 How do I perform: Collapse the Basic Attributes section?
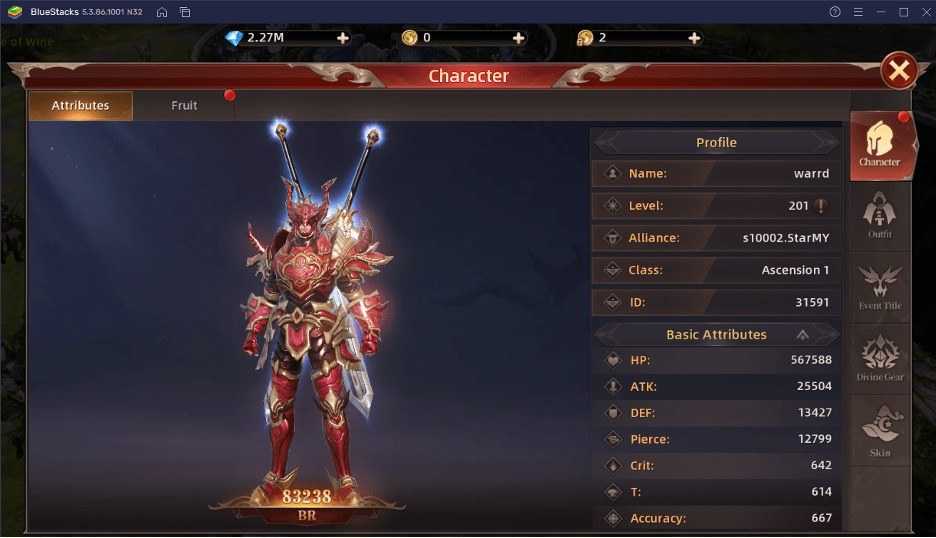click(802, 335)
